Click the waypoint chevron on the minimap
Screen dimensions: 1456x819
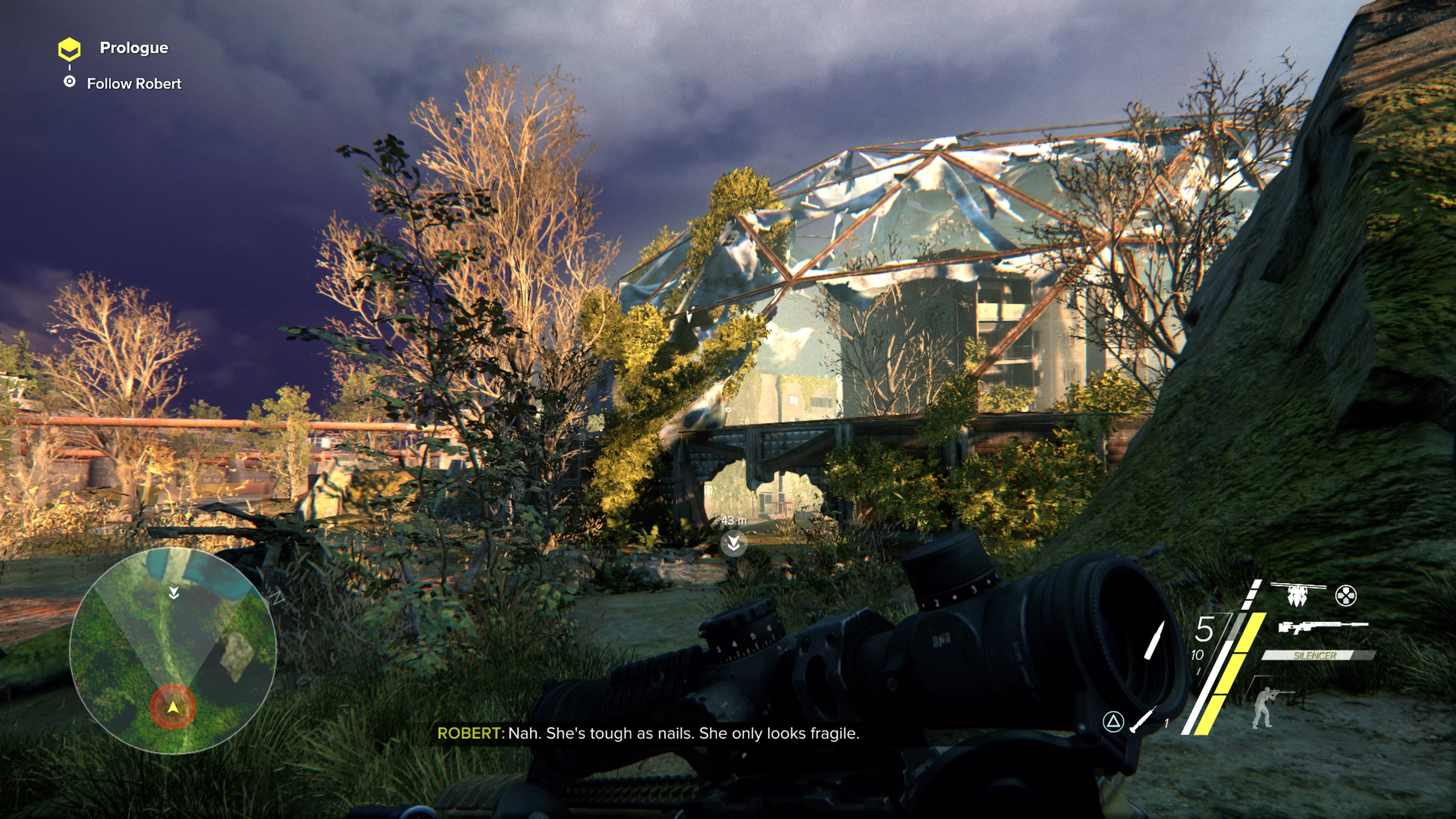click(x=174, y=592)
